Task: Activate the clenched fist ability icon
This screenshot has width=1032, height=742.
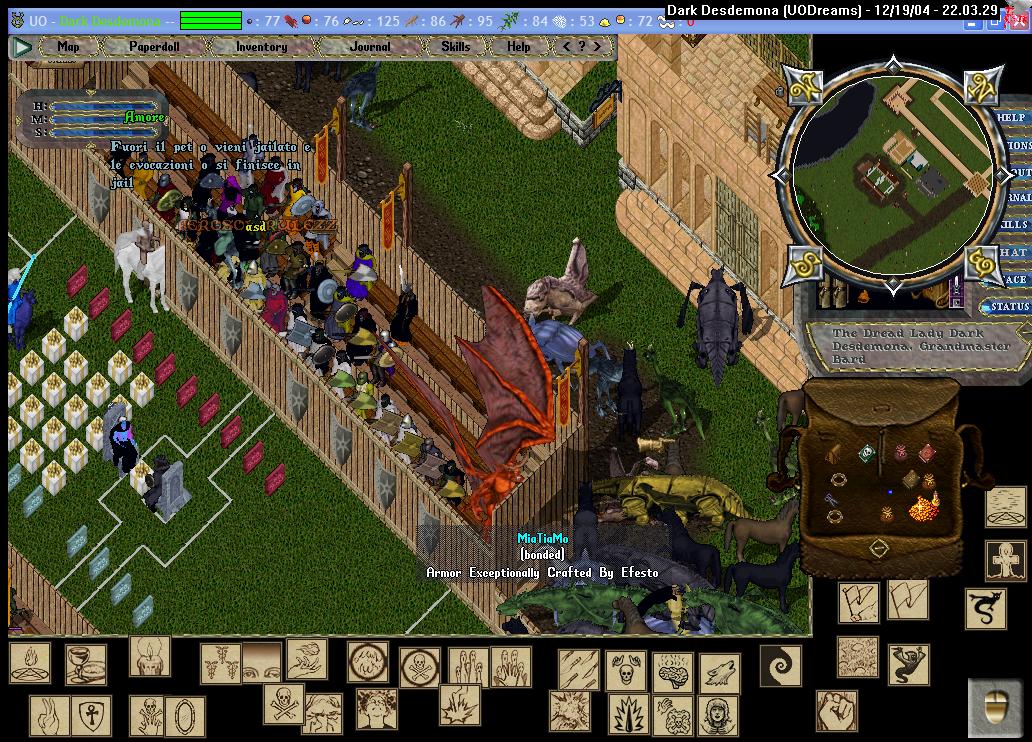Action: 836,710
